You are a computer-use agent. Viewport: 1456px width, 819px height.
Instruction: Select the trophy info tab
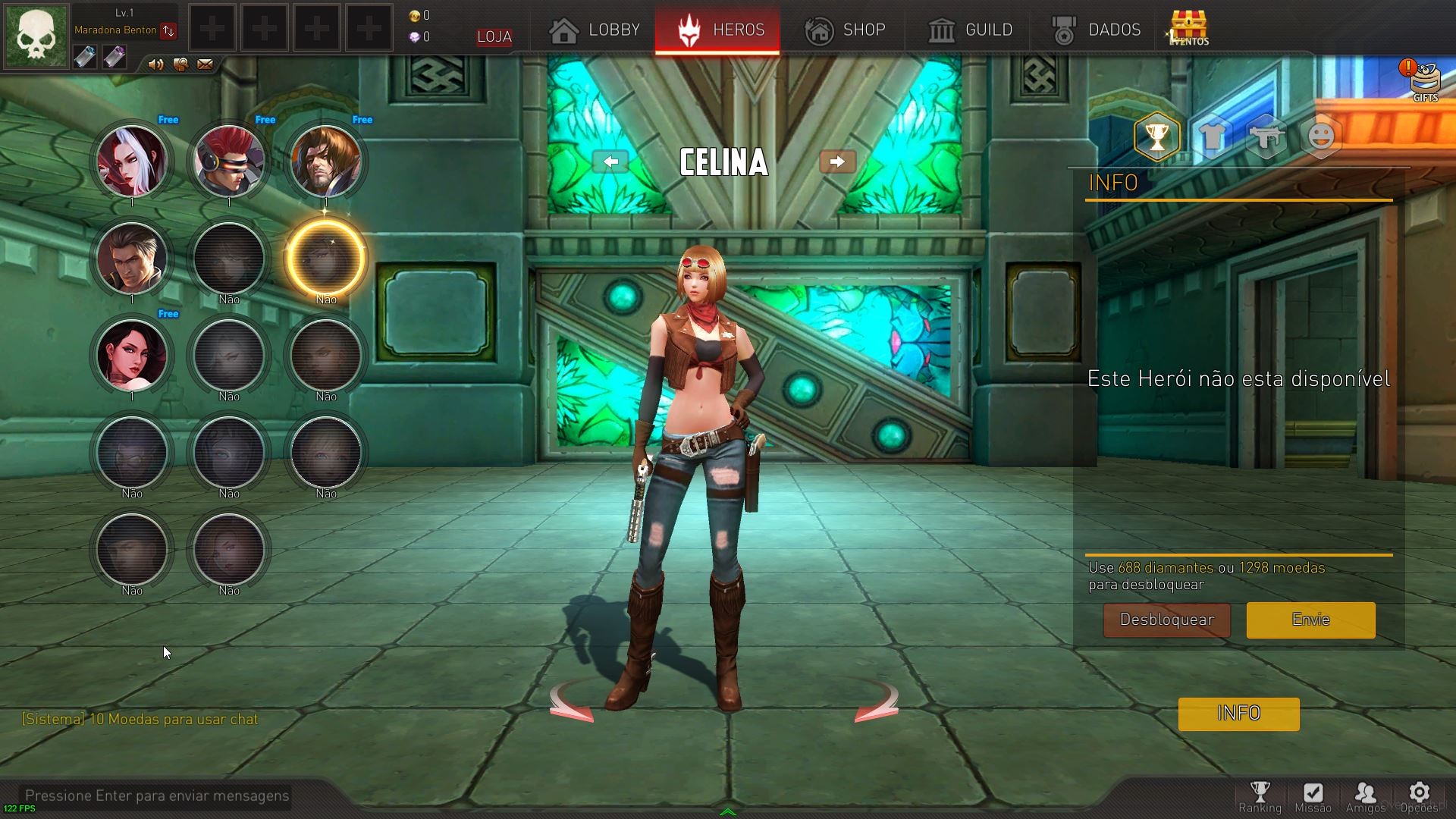pos(1156,136)
